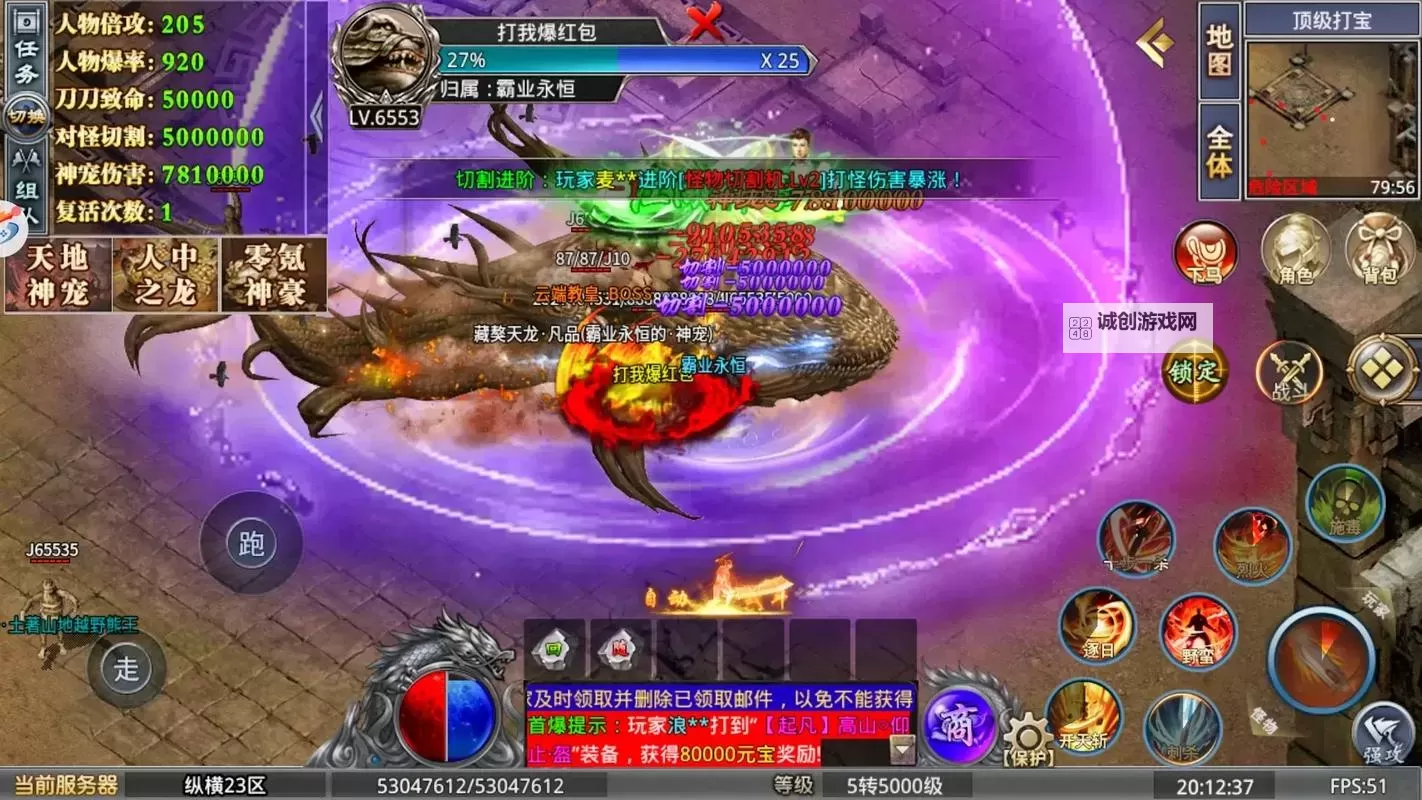Tap the 跑 run button
The width and height of the screenshot is (1422, 800).
(251, 544)
